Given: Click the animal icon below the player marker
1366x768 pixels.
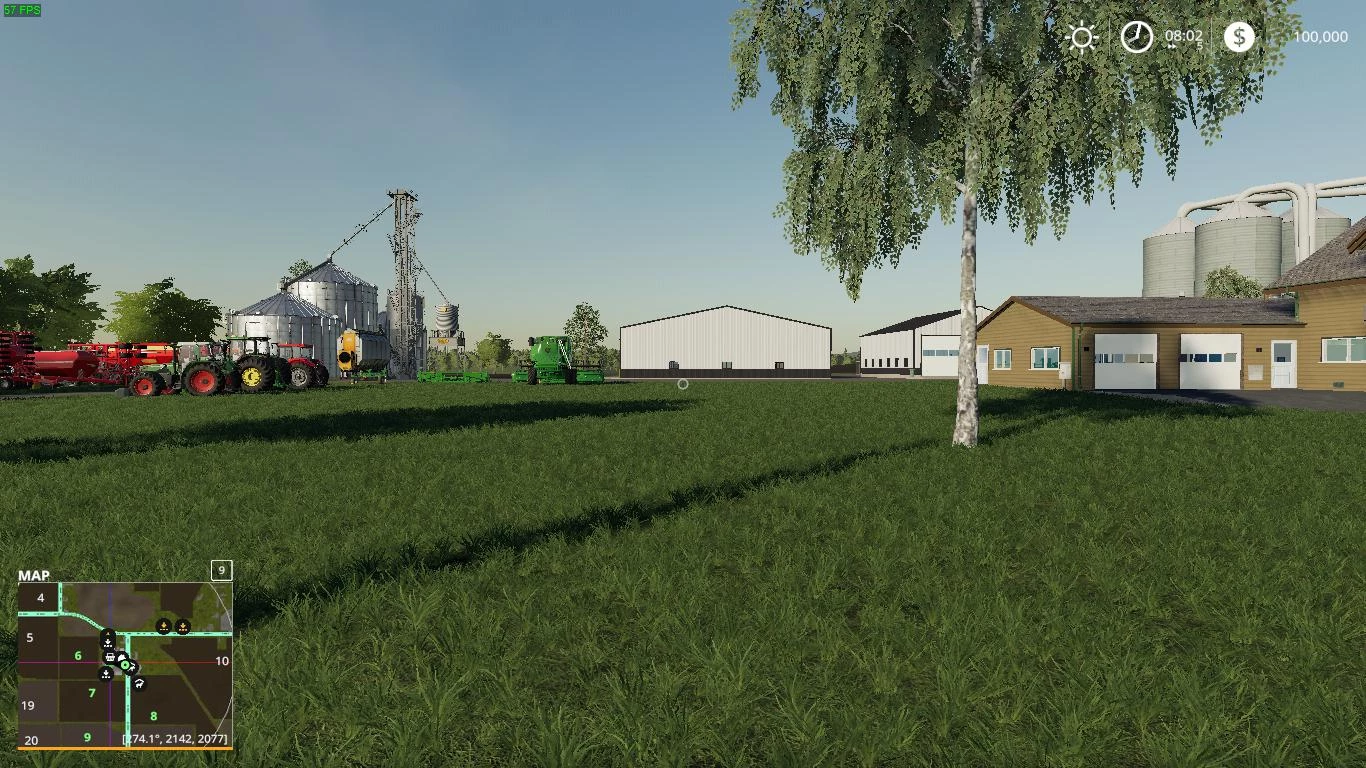Looking at the screenshot, I should click(x=138, y=684).
